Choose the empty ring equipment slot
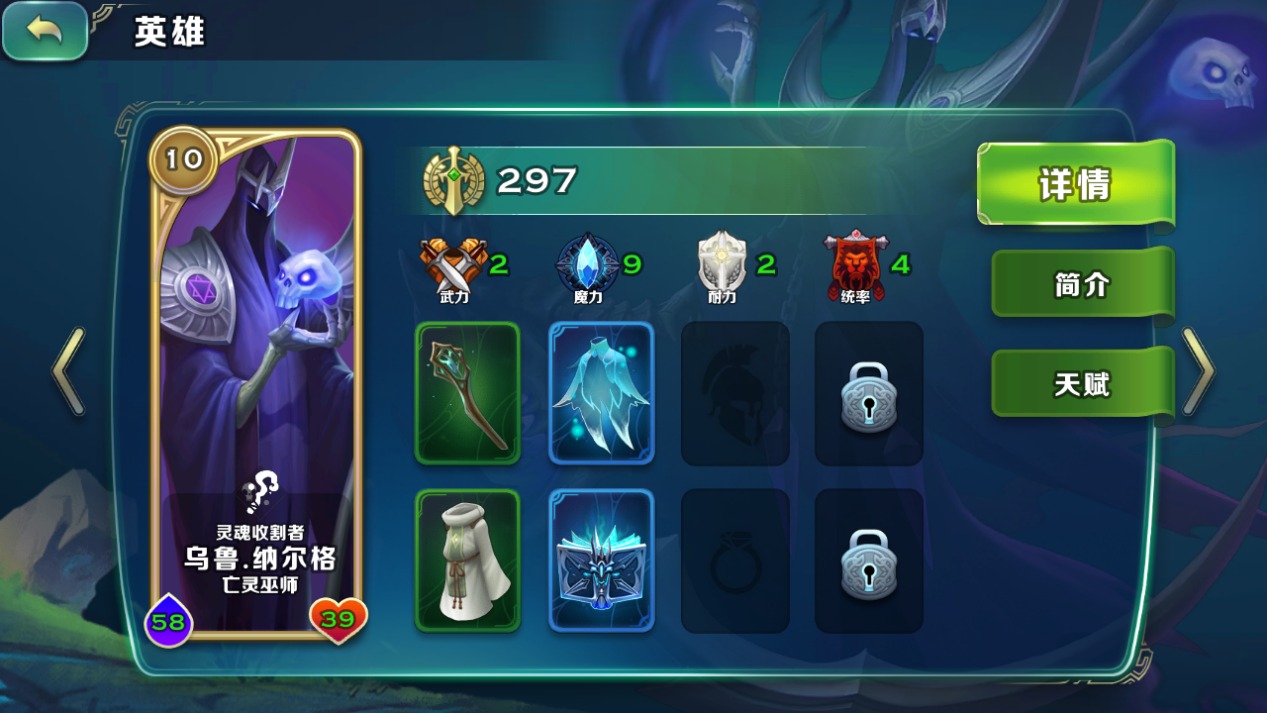The width and height of the screenshot is (1267, 713). pos(735,561)
